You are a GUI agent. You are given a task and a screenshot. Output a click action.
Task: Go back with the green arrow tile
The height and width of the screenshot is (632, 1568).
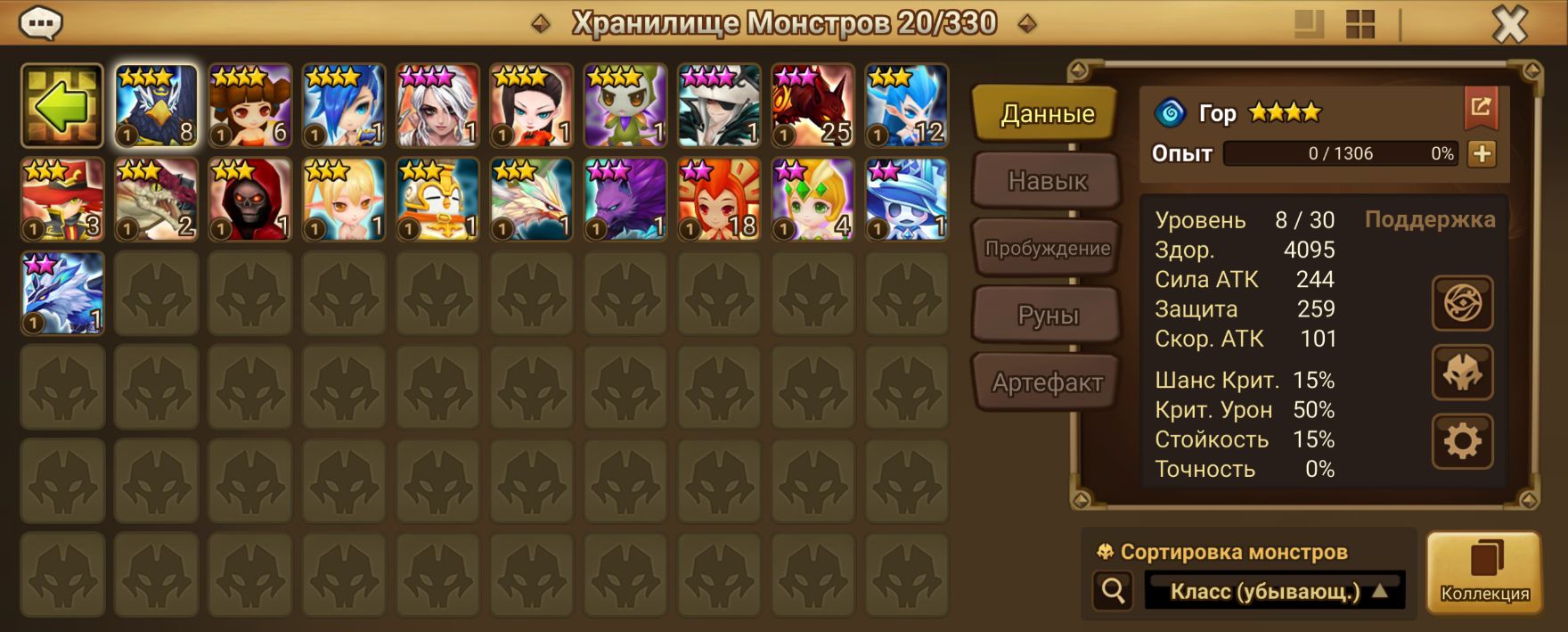62,106
